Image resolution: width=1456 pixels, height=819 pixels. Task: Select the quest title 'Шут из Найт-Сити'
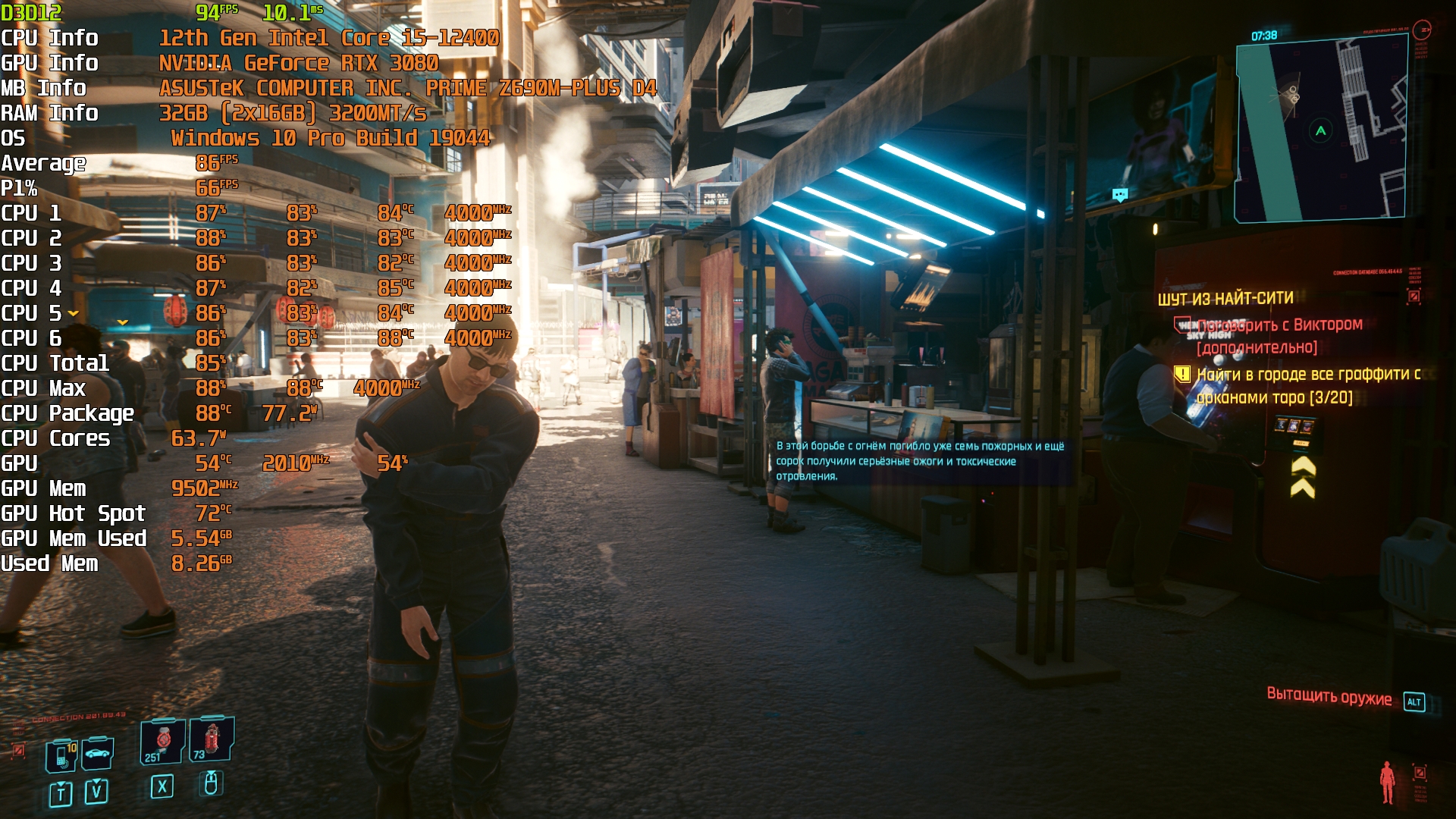pos(1225,299)
